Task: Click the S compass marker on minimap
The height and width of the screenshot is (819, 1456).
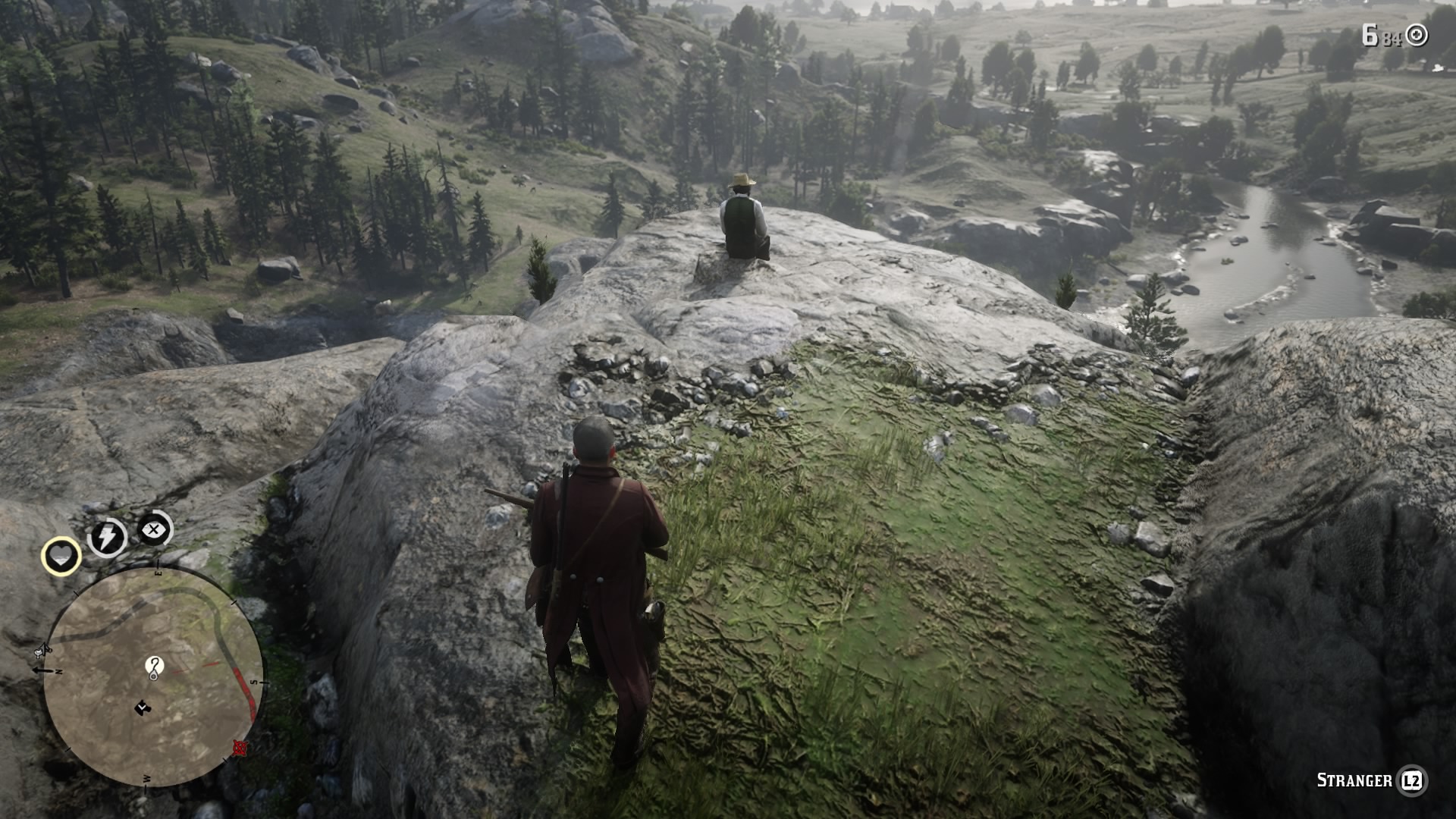Action: (254, 682)
